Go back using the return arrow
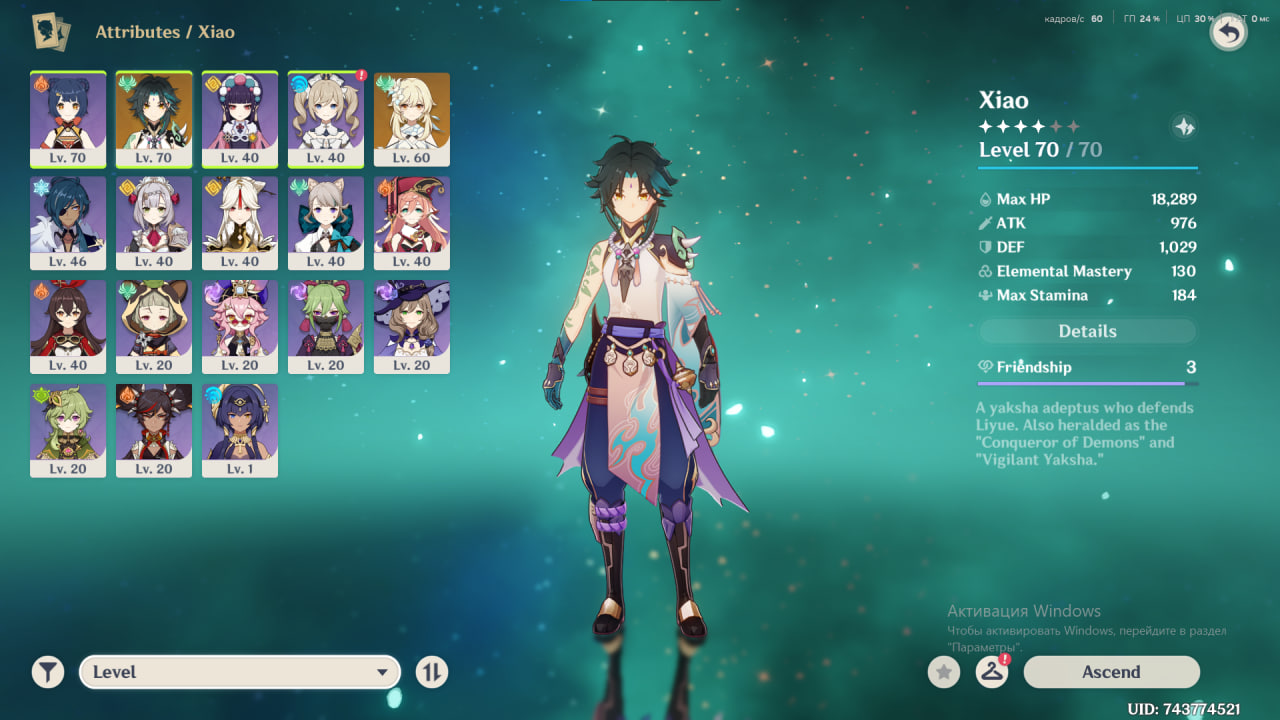 click(1228, 33)
